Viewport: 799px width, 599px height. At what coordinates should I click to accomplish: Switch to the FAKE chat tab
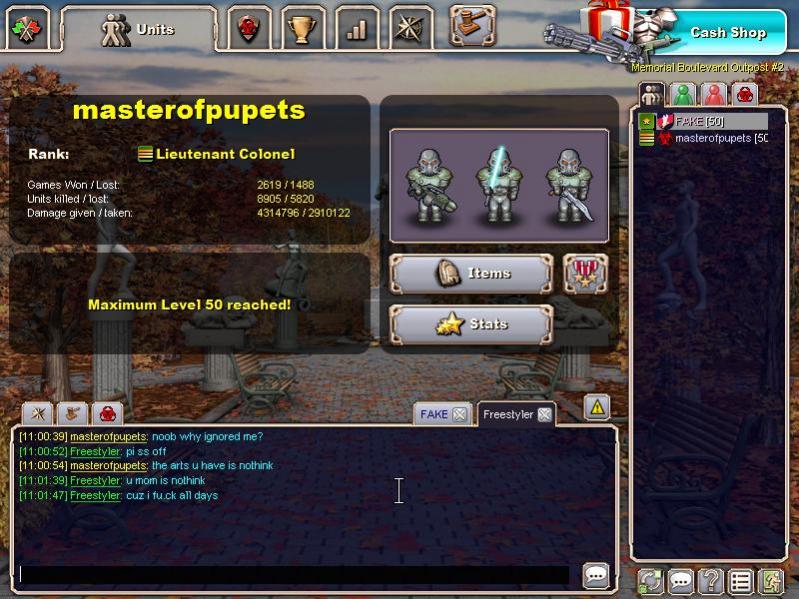[x=434, y=414]
